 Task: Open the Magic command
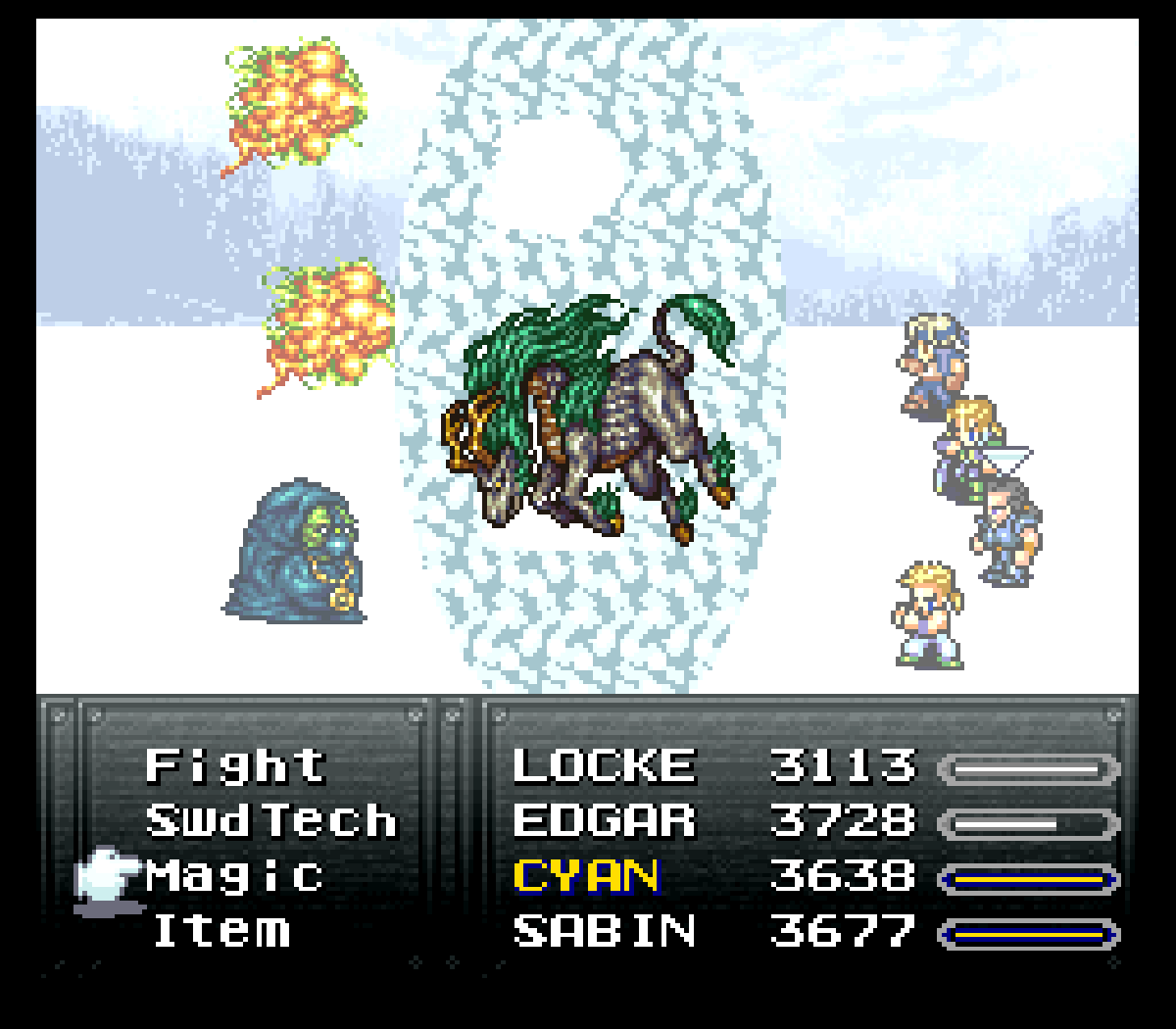pyautogui.click(x=234, y=876)
